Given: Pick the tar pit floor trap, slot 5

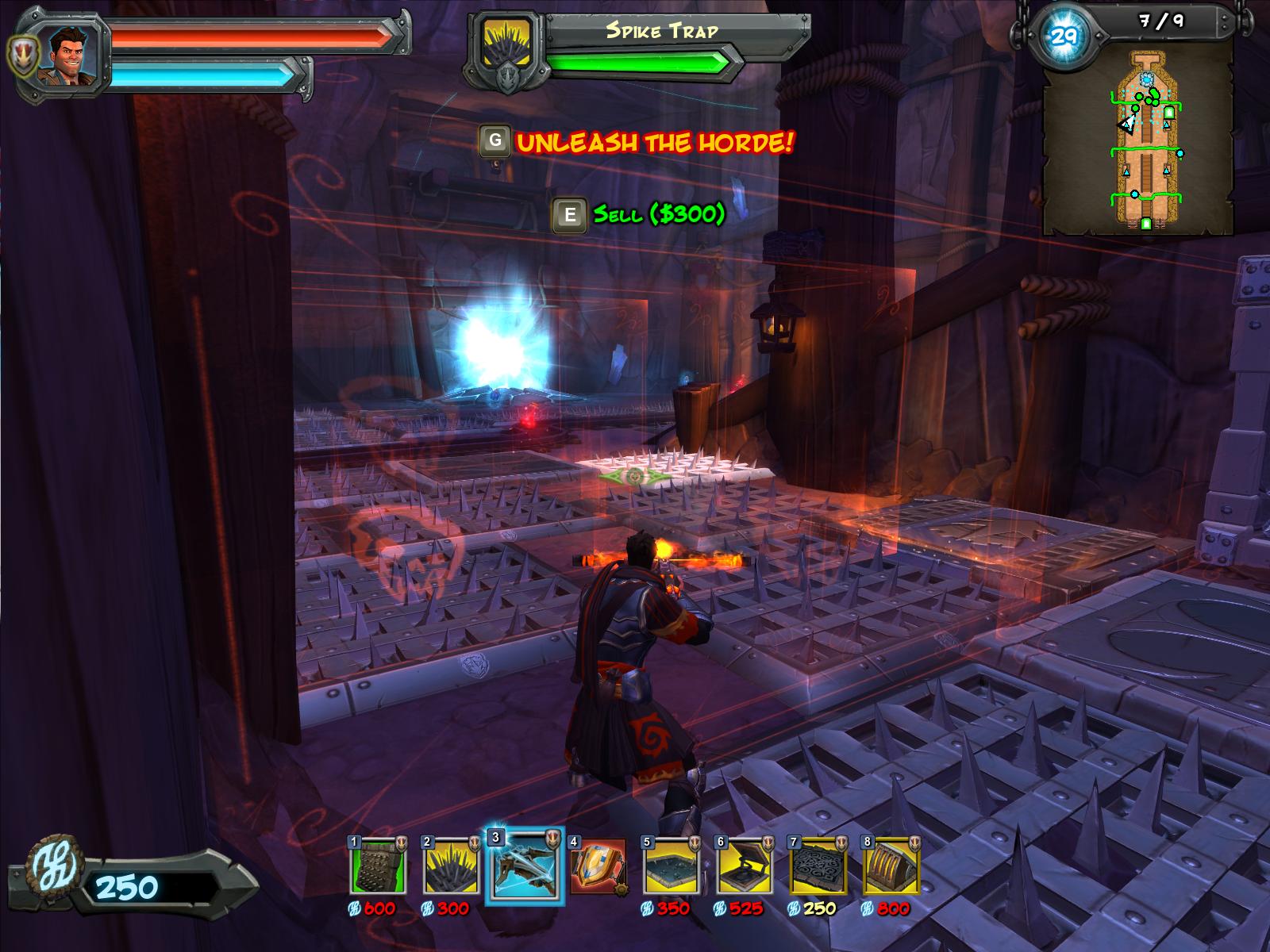Looking at the screenshot, I should click(671, 866).
